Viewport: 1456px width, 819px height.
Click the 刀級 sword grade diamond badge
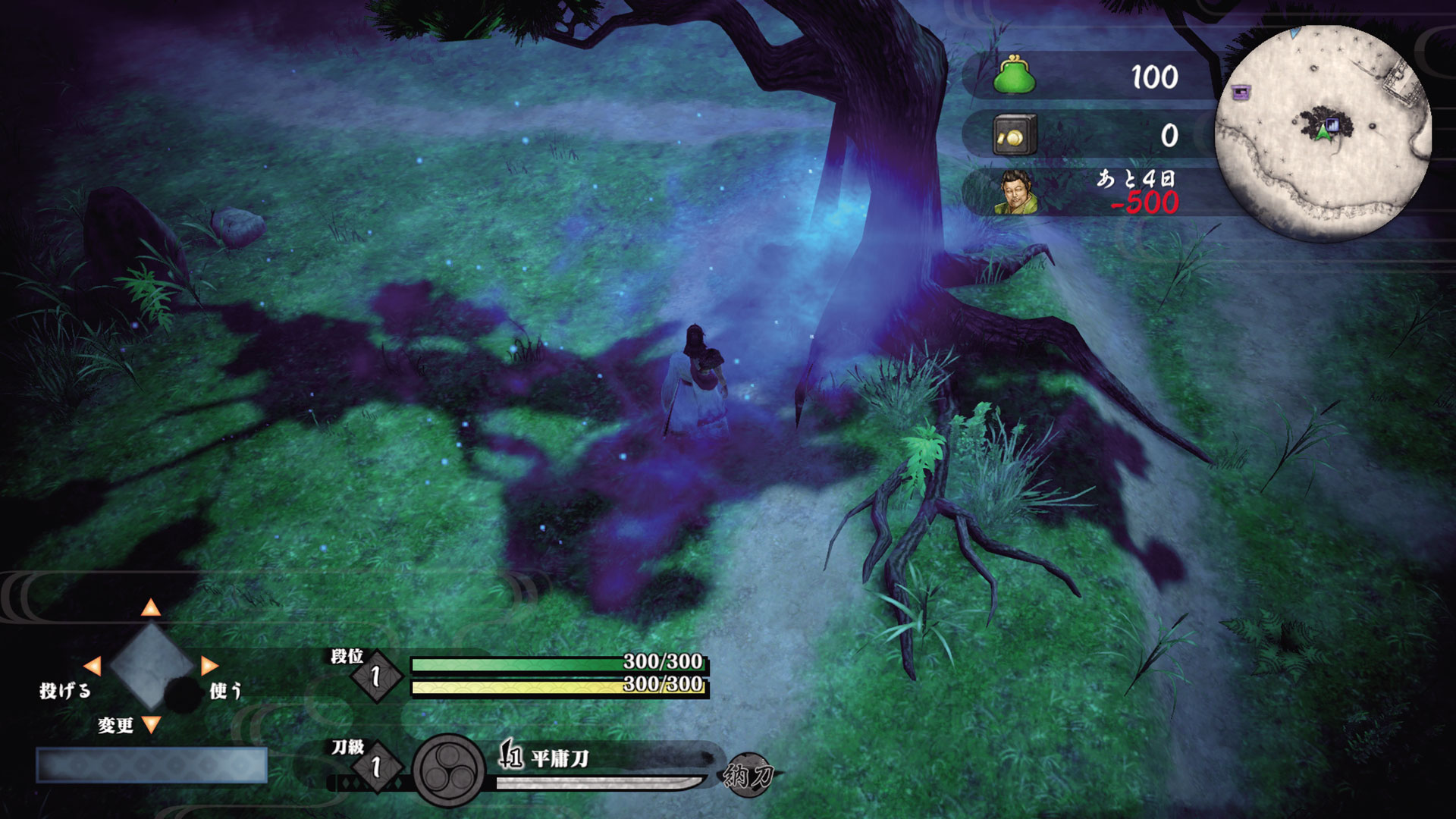coord(376,767)
